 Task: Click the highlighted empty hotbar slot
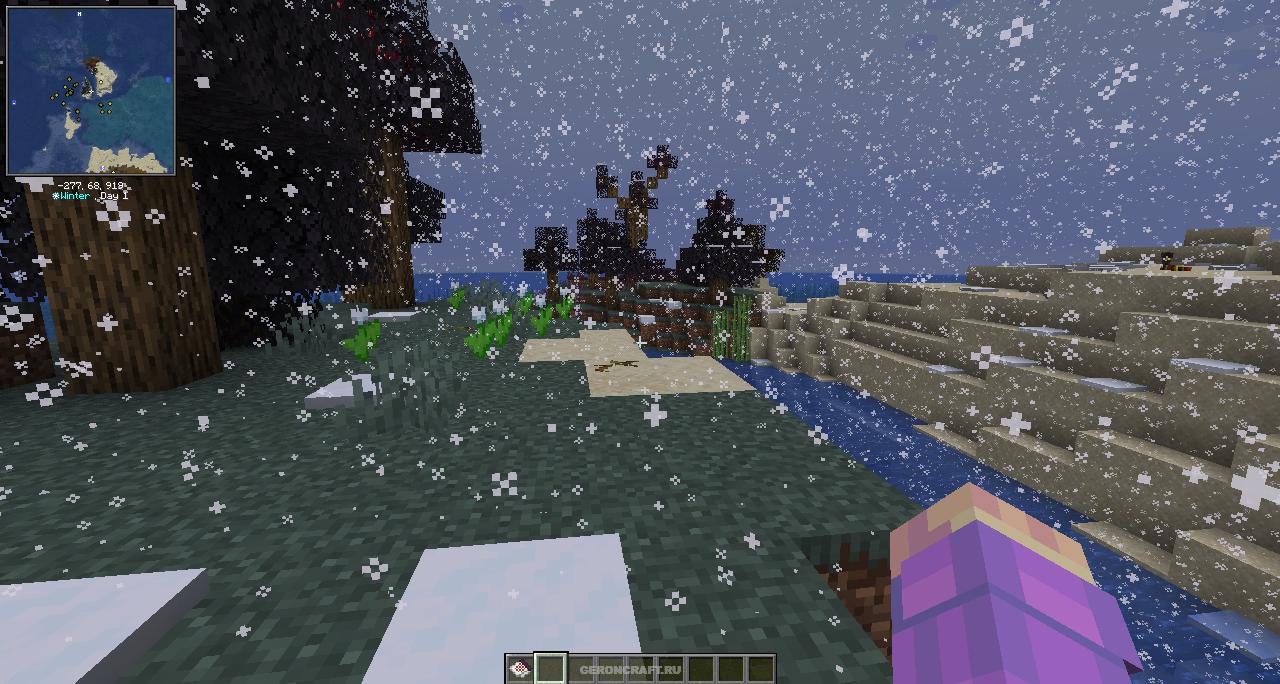click(x=550, y=669)
